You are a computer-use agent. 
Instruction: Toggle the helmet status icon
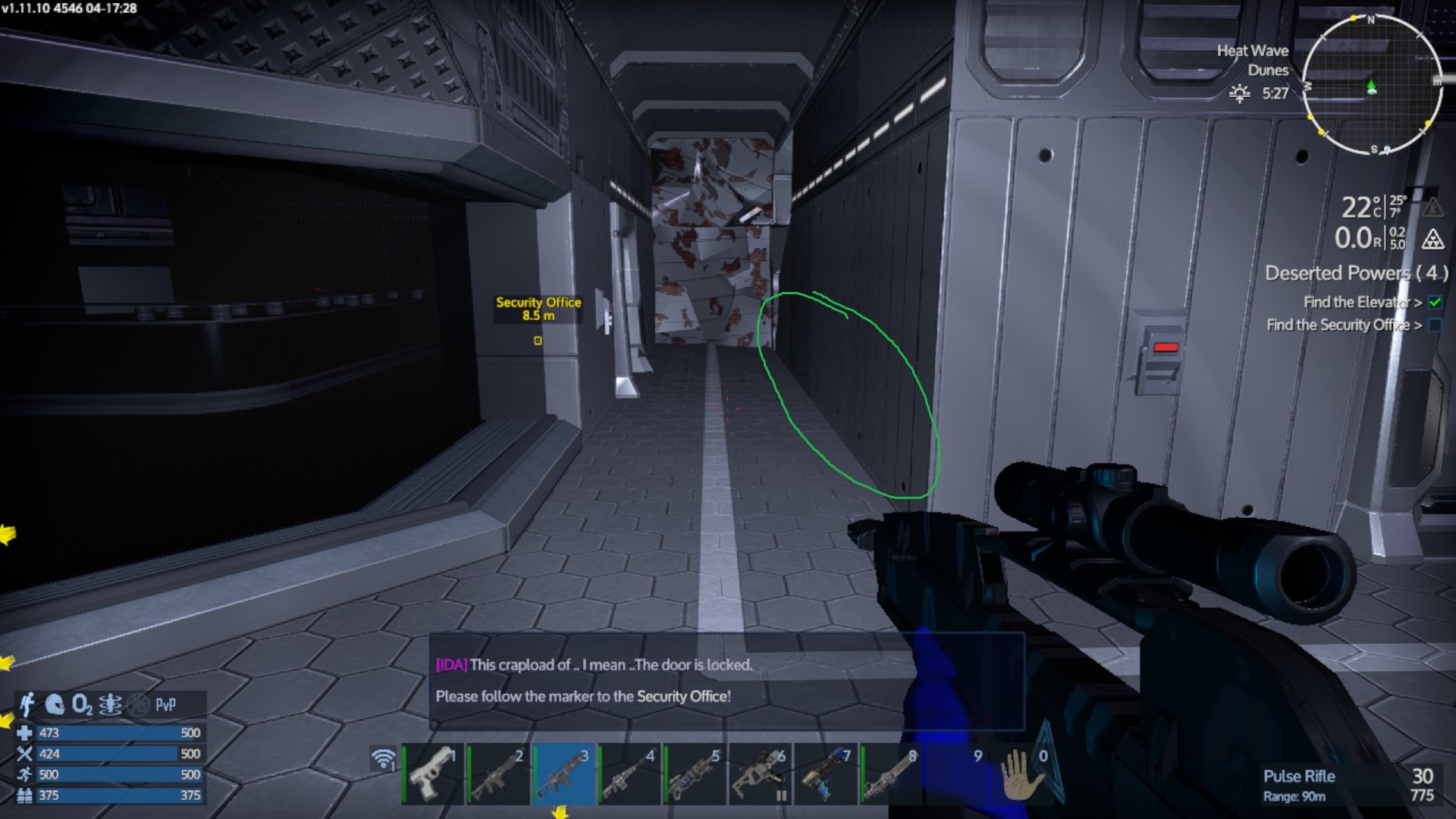click(x=55, y=704)
